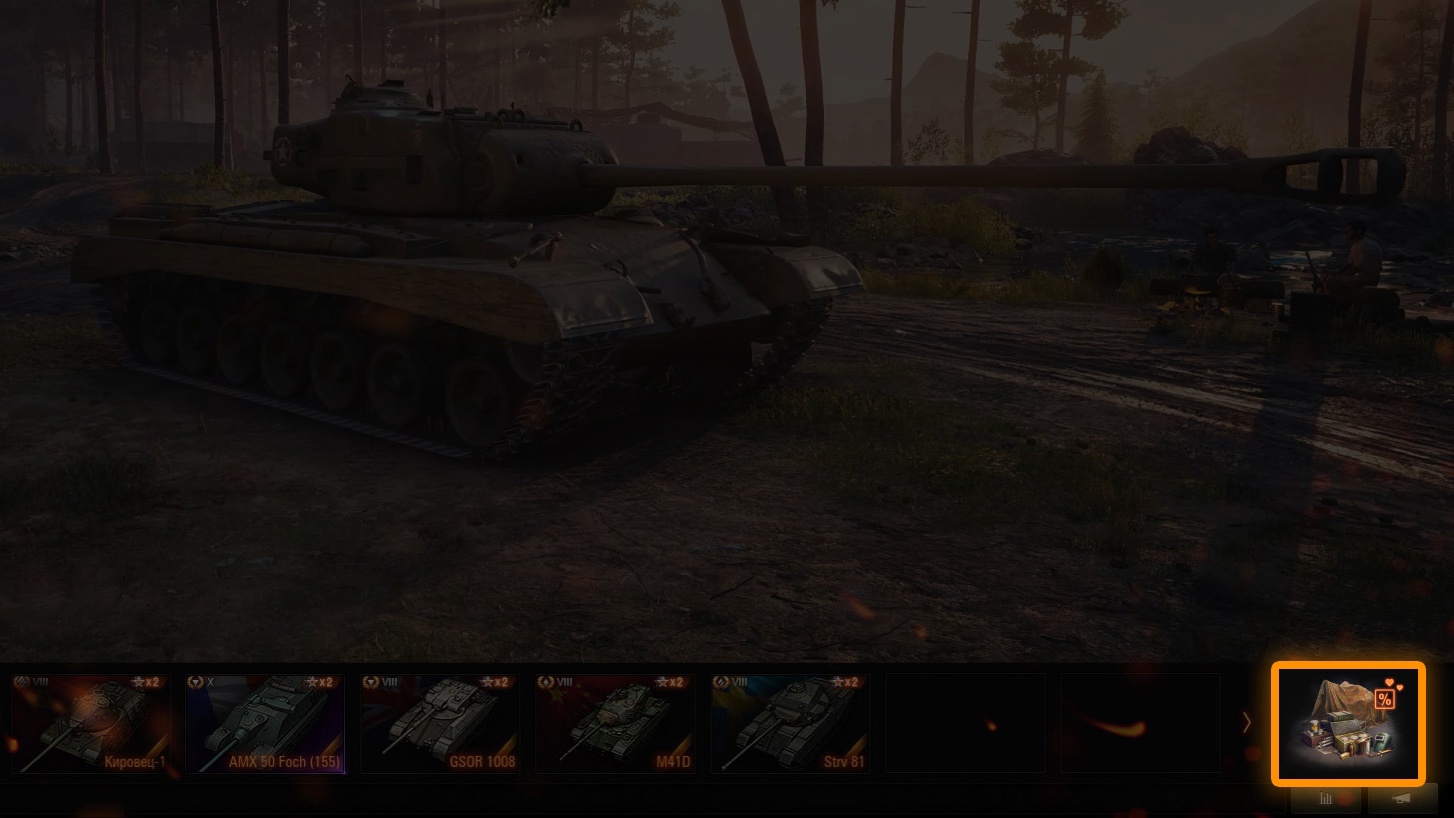Pick the M41D tank from the carousel
1454x818 pixels.
click(x=615, y=723)
